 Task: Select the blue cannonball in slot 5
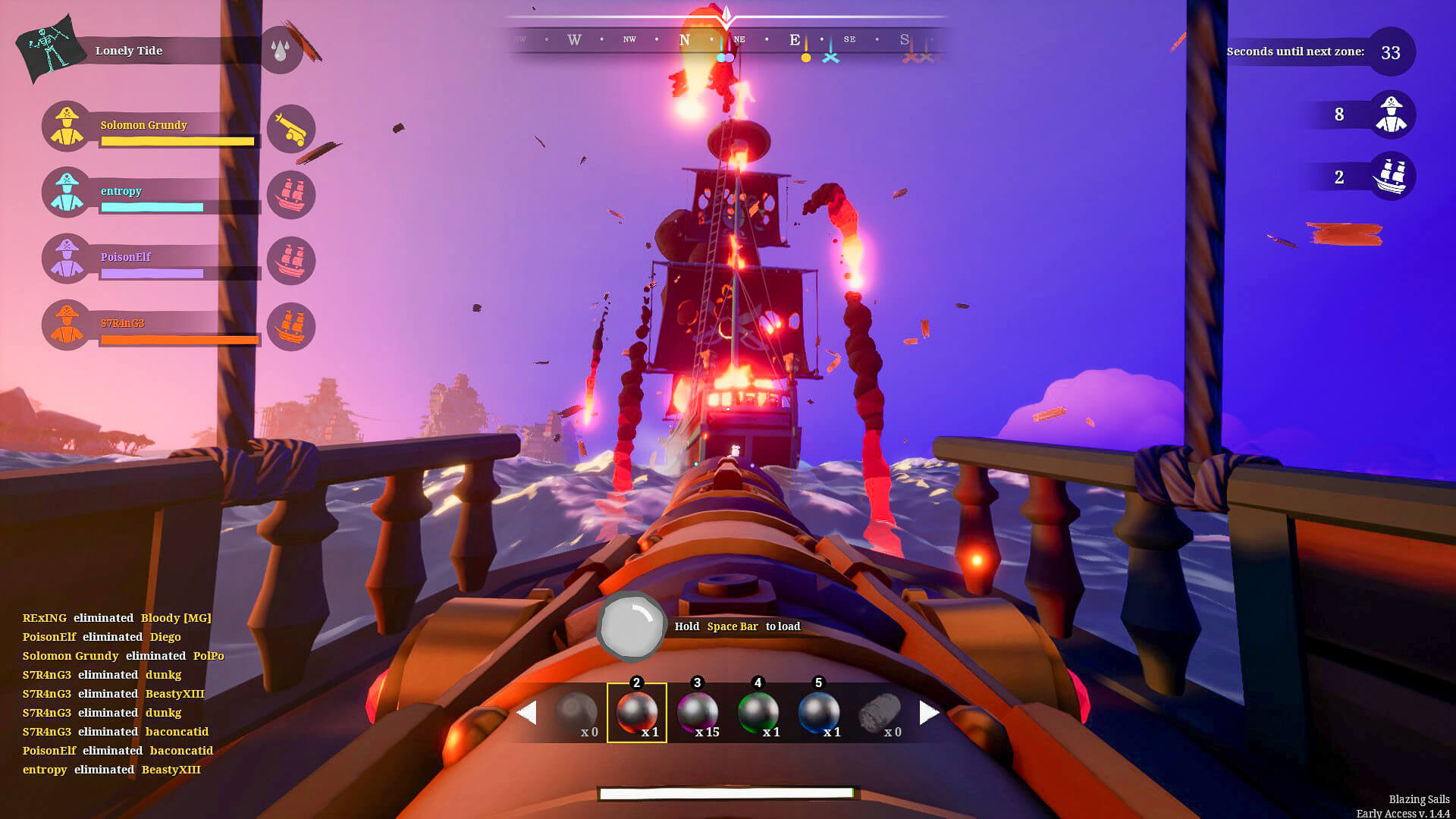(x=819, y=711)
